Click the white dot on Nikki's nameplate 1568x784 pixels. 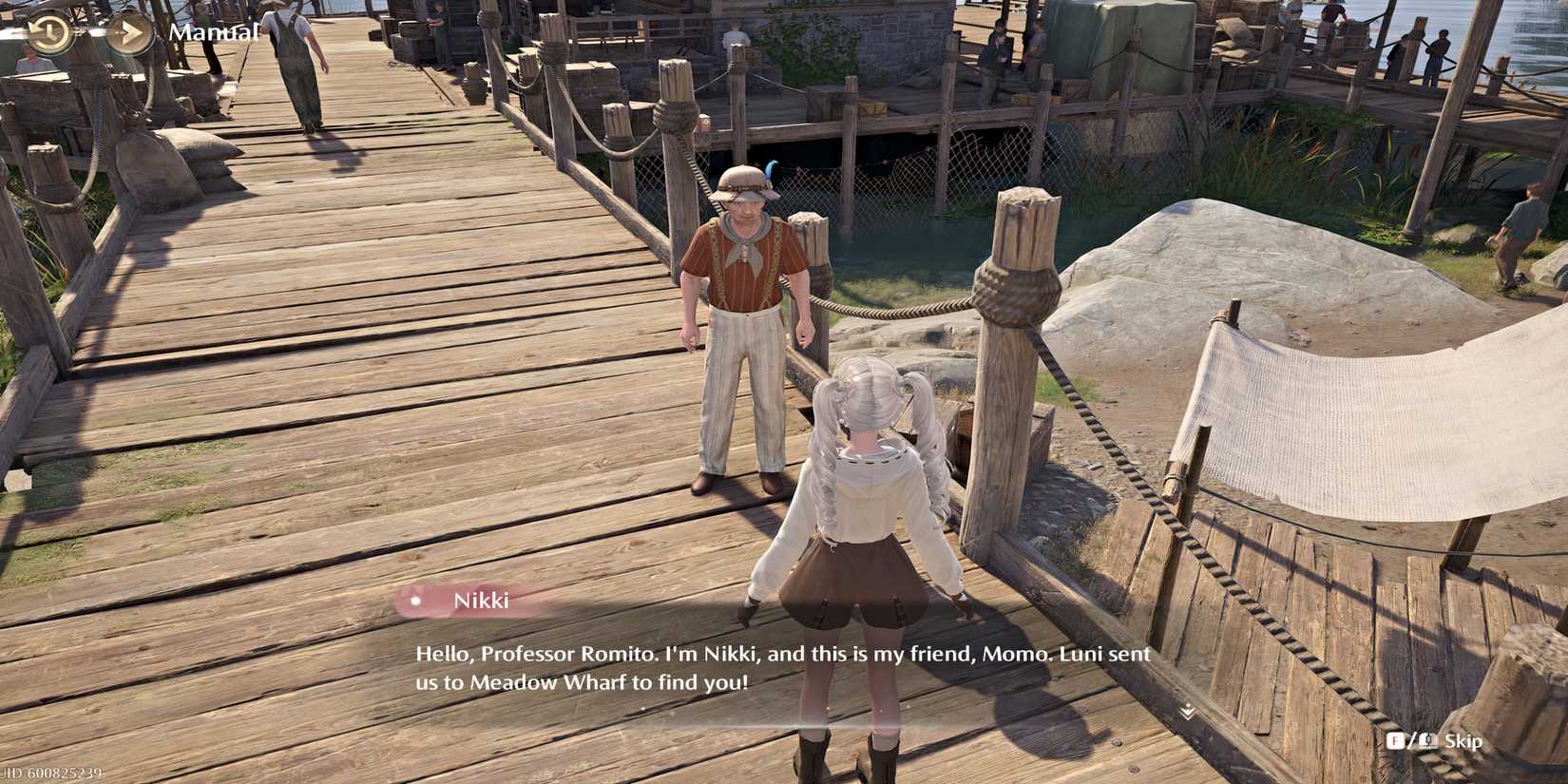tap(415, 601)
